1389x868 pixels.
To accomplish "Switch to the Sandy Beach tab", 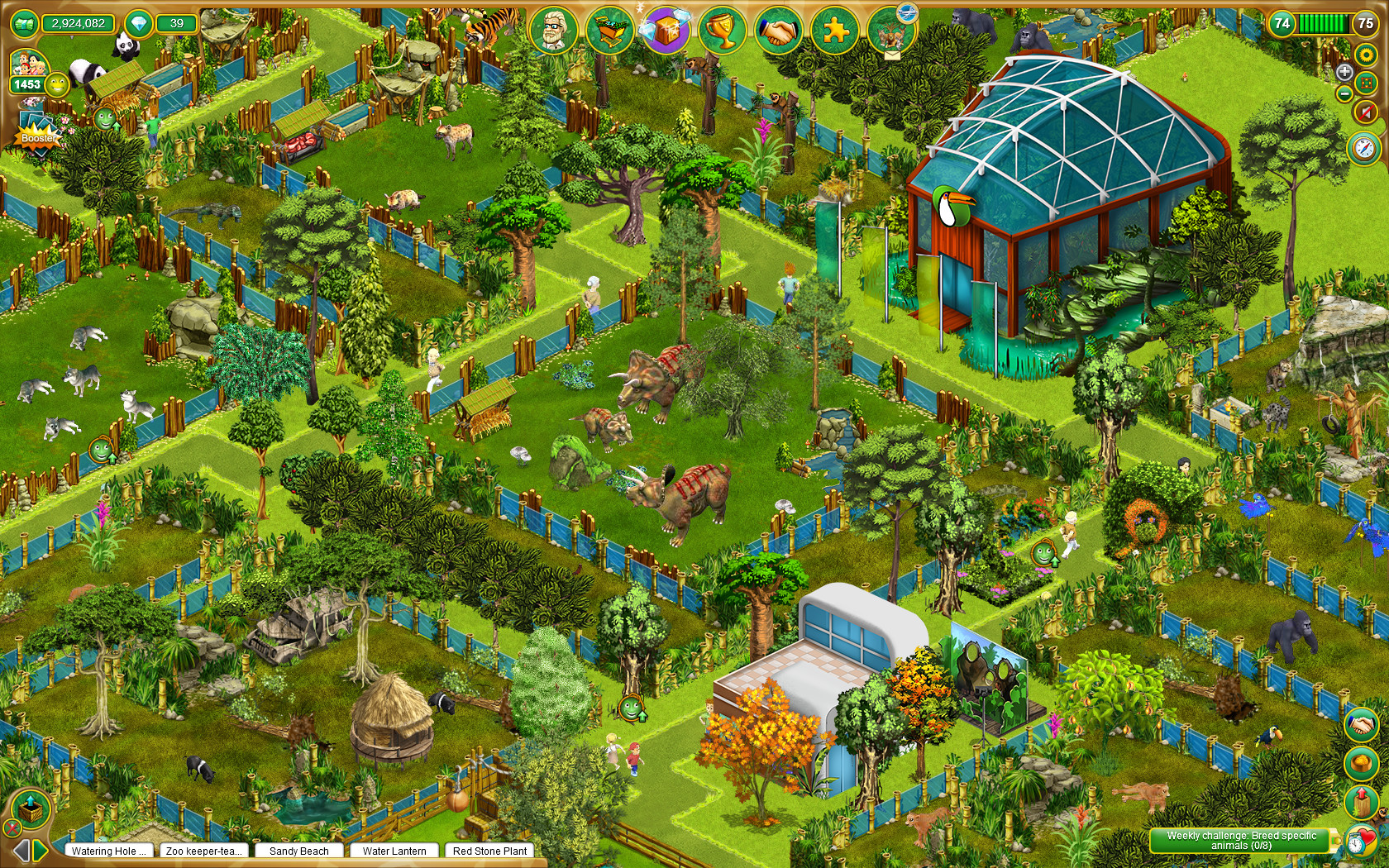I will coord(299,851).
